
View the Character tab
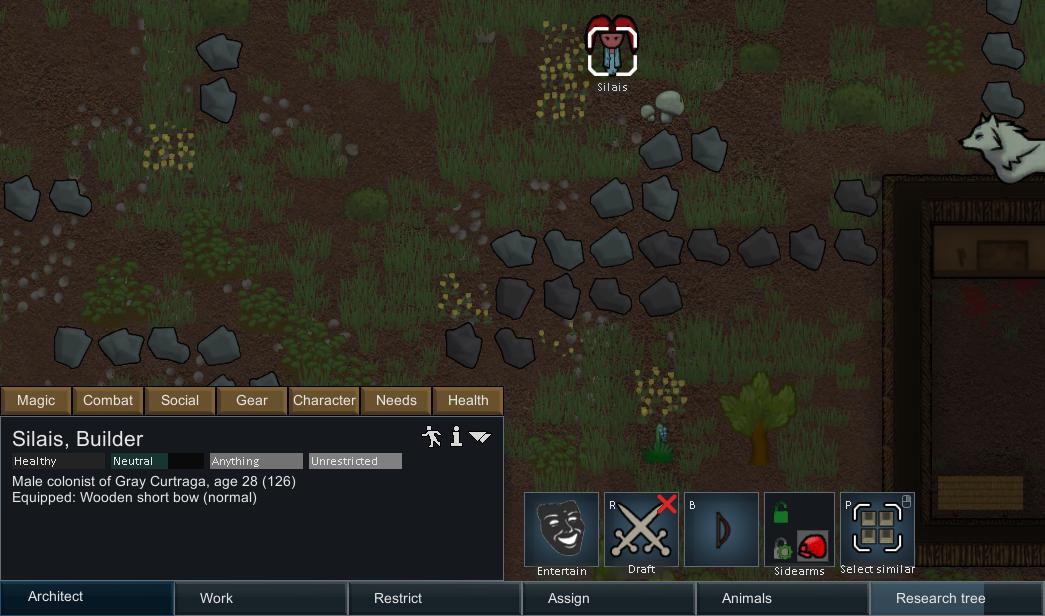pyautogui.click(x=324, y=400)
